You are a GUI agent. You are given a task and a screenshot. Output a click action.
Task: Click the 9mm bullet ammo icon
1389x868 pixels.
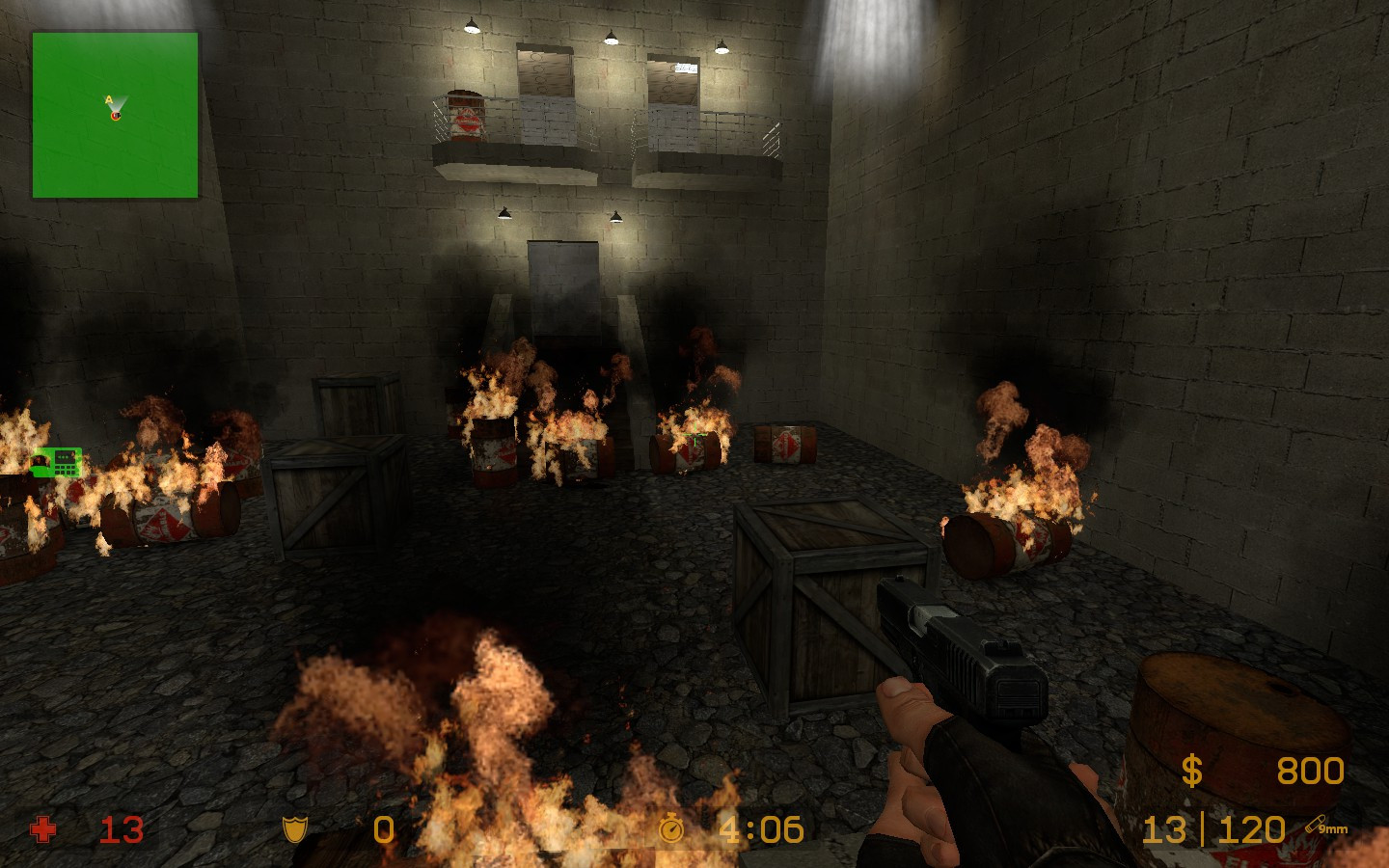[x=1325, y=827]
